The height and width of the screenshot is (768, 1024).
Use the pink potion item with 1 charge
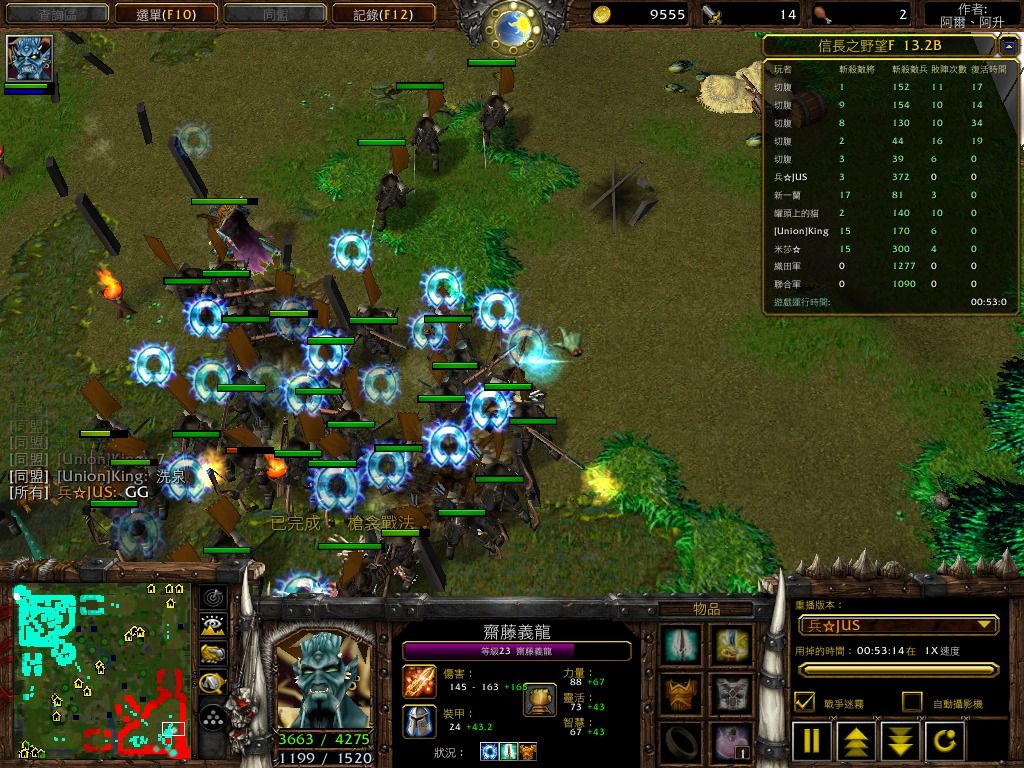click(732, 742)
